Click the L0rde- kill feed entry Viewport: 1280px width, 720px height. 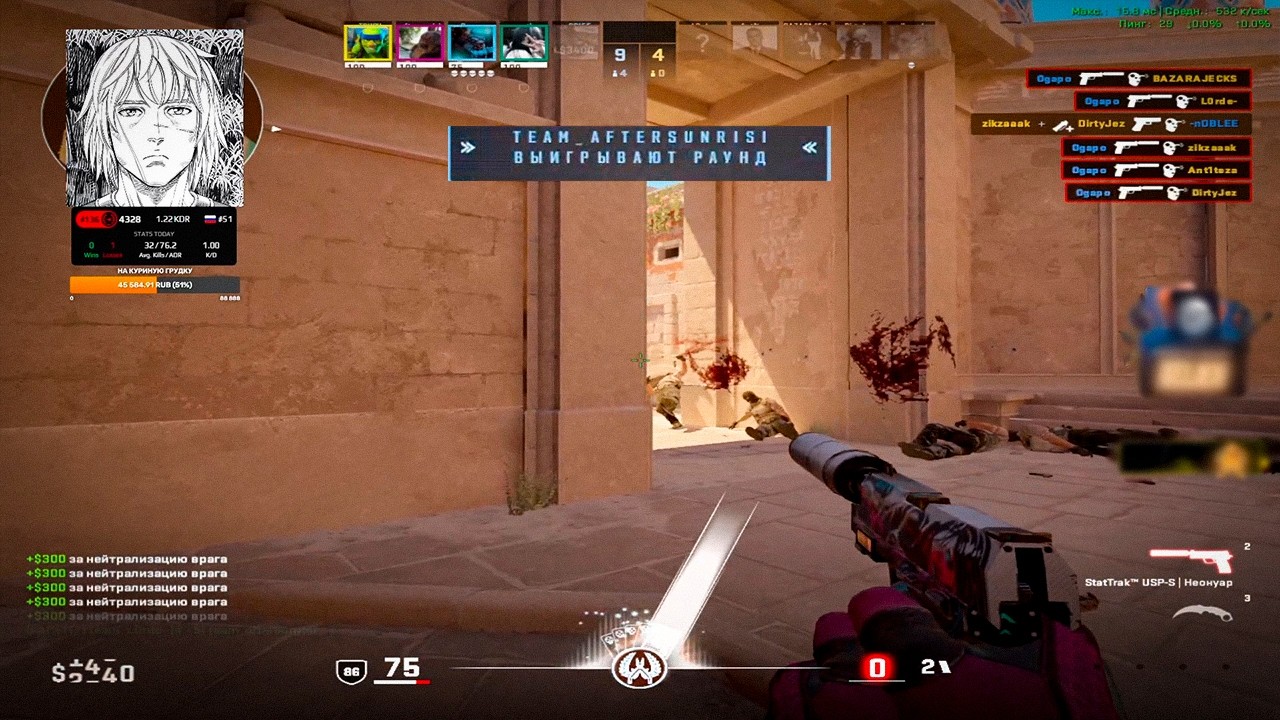(1162, 101)
